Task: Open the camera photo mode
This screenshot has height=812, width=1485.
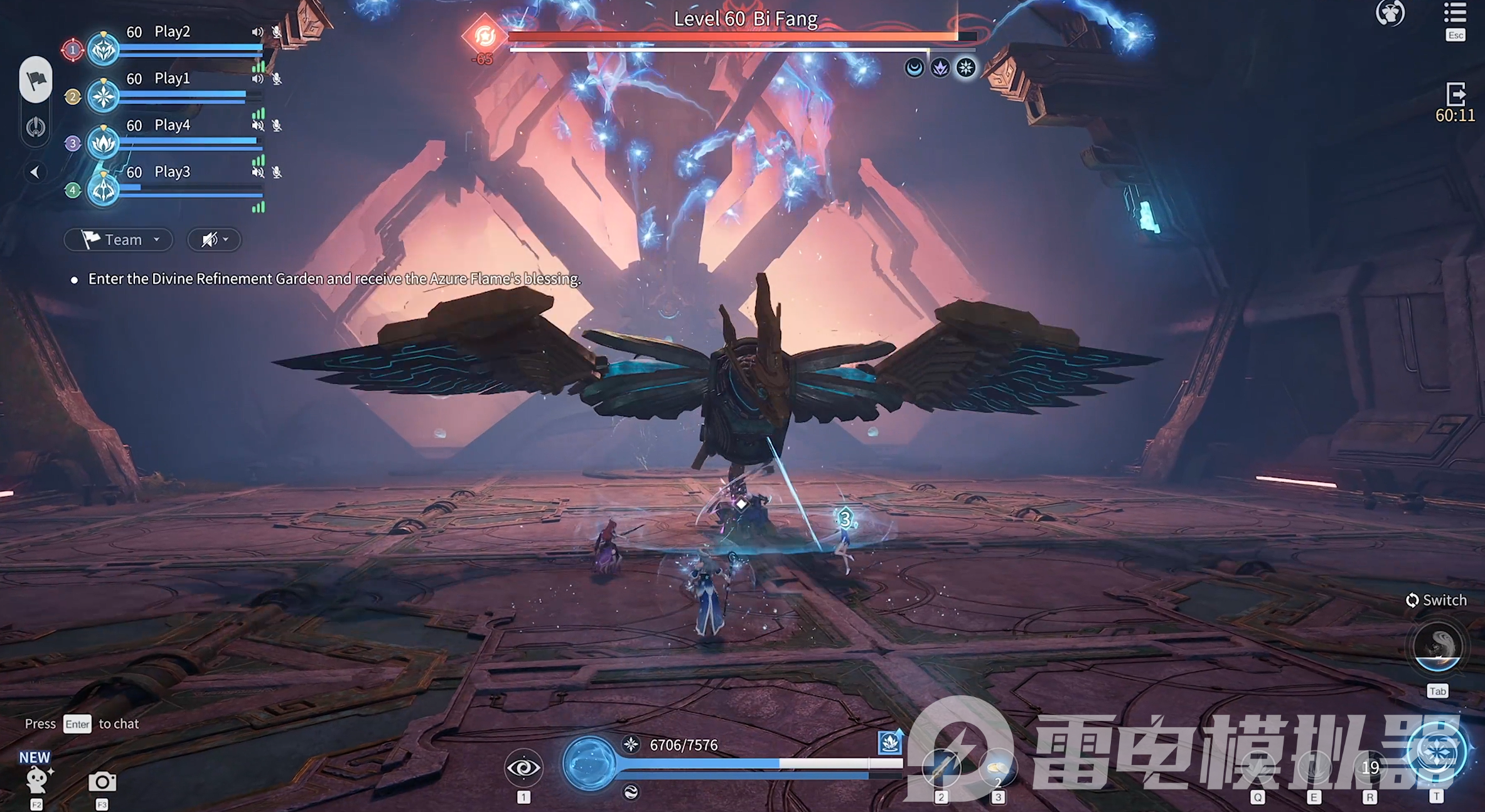Action: [x=102, y=782]
